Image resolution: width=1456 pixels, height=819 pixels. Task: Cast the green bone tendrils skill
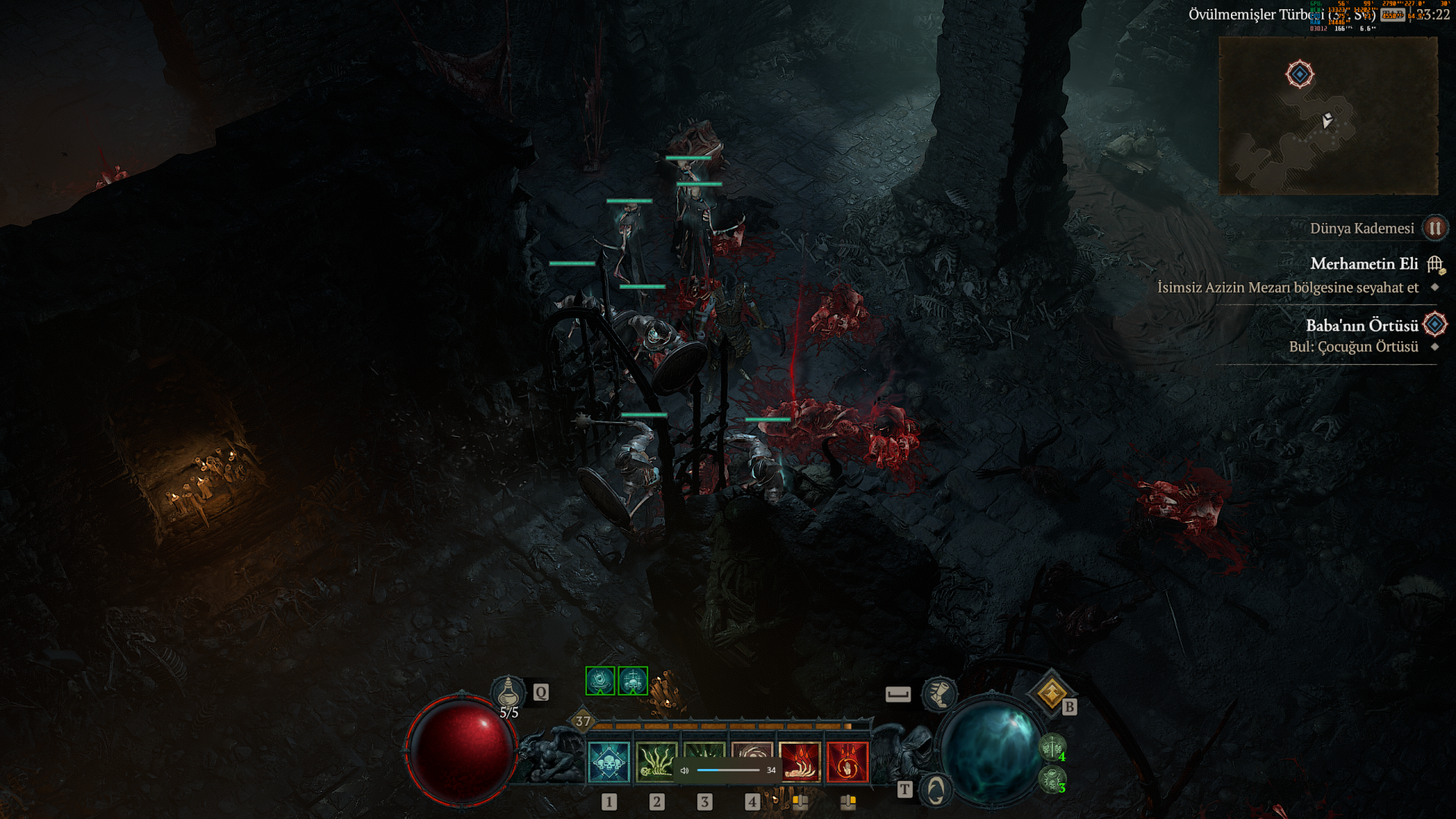point(656,761)
